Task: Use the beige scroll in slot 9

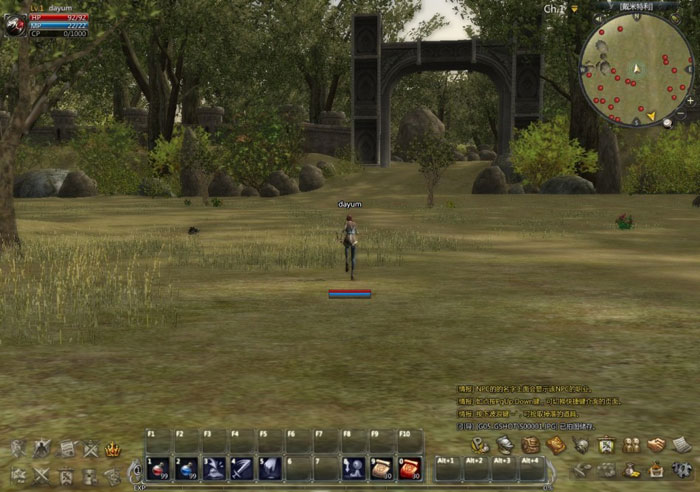Action: click(x=381, y=467)
